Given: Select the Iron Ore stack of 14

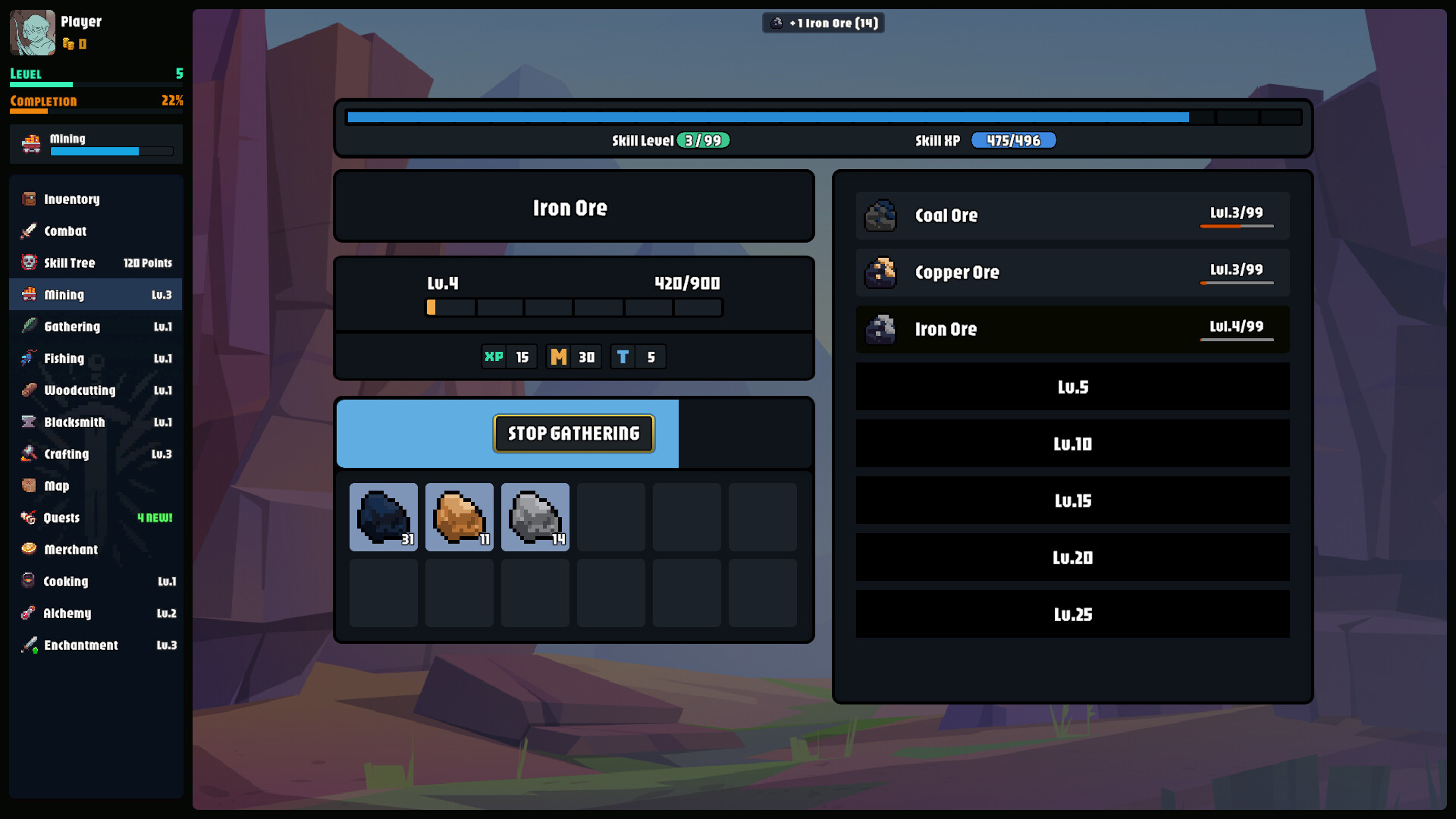Looking at the screenshot, I should [x=535, y=516].
